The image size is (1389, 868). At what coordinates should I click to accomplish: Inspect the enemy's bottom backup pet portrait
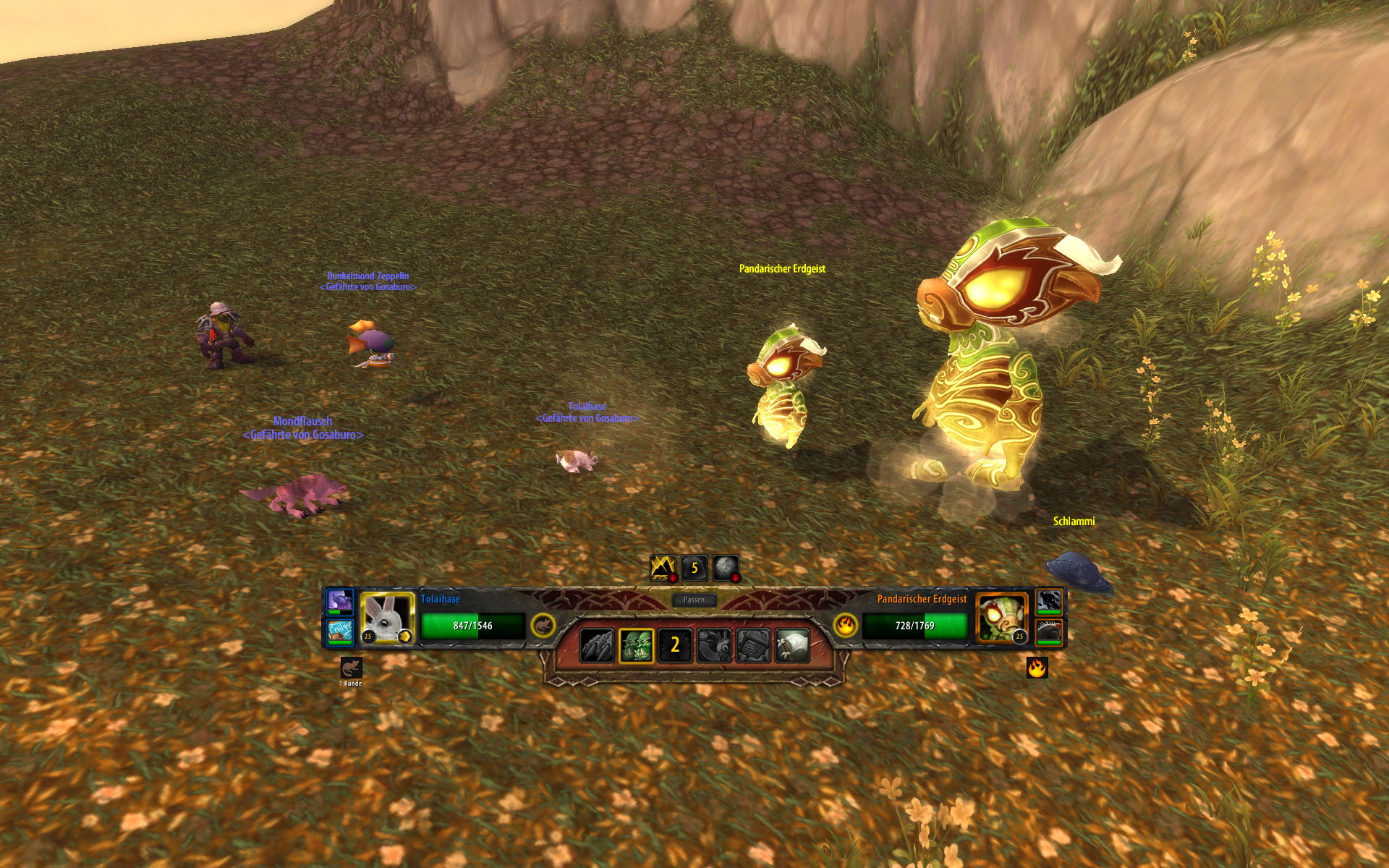(x=1049, y=631)
